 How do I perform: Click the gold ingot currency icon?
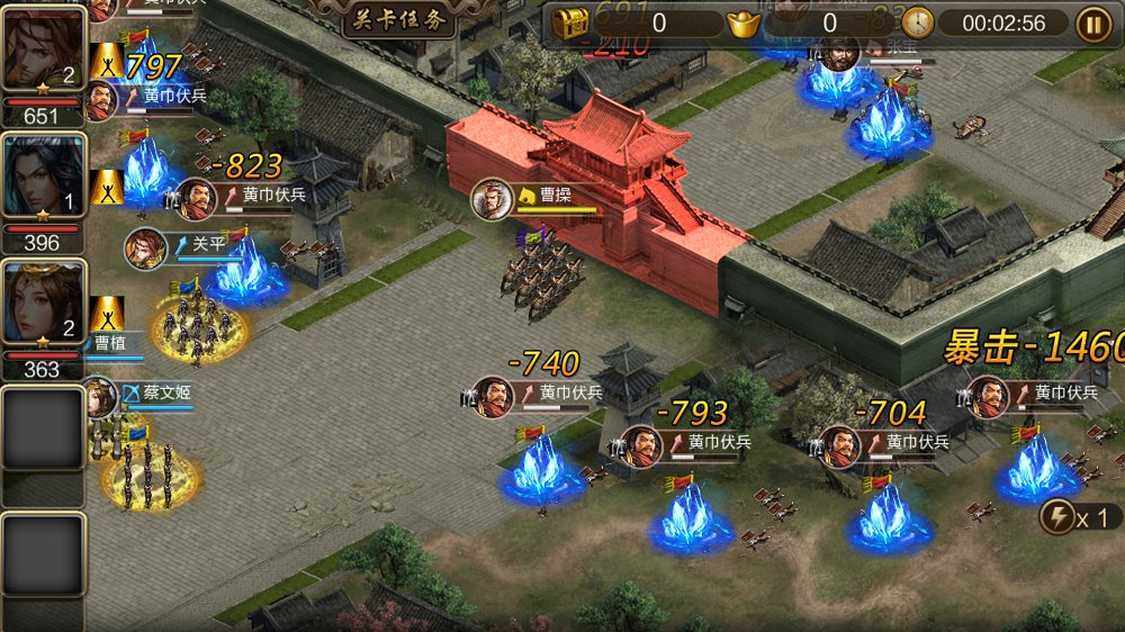click(x=743, y=23)
